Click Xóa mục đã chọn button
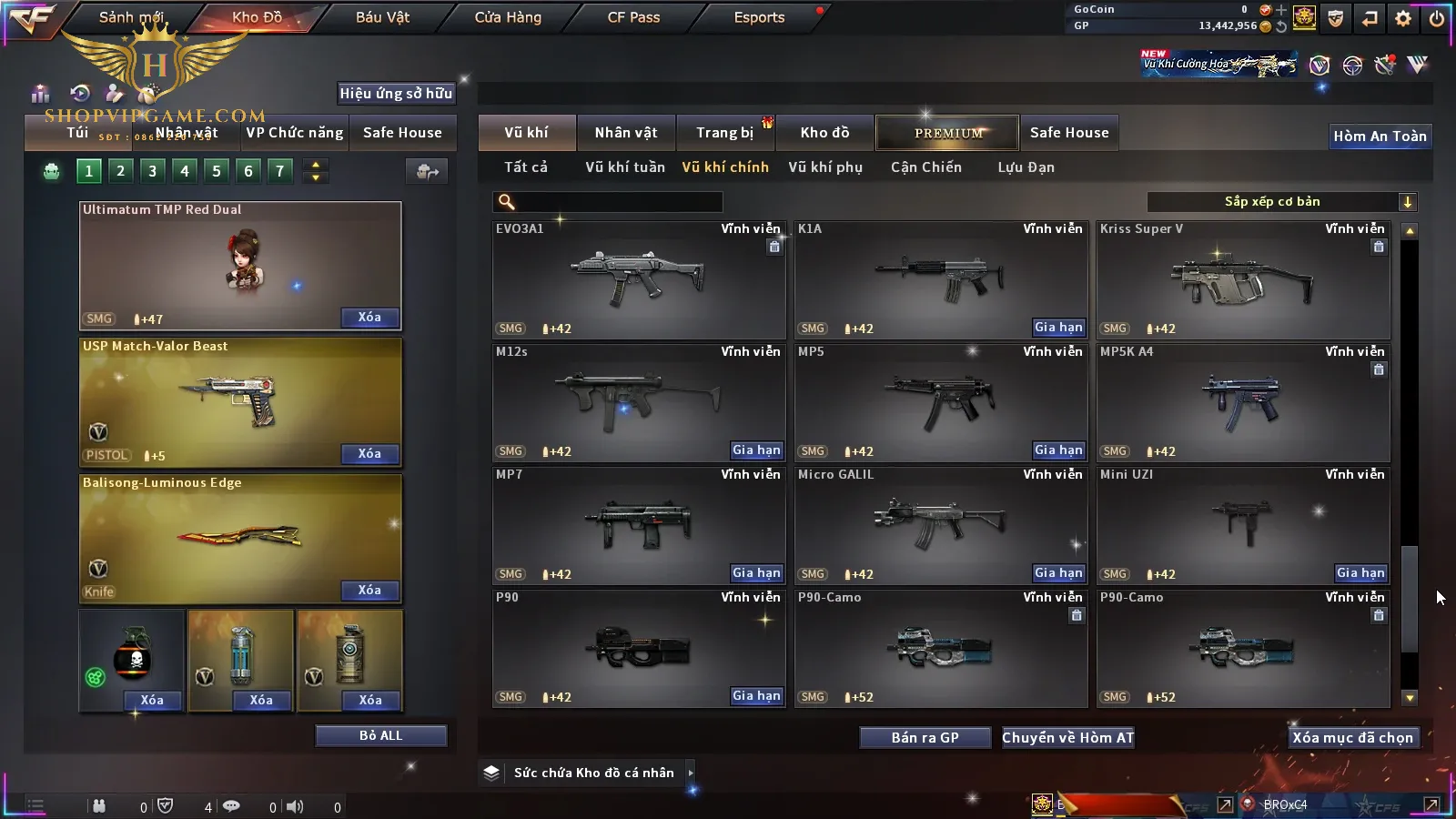The height and width of the screenshot is (819, 1456). pos(1352,738)
